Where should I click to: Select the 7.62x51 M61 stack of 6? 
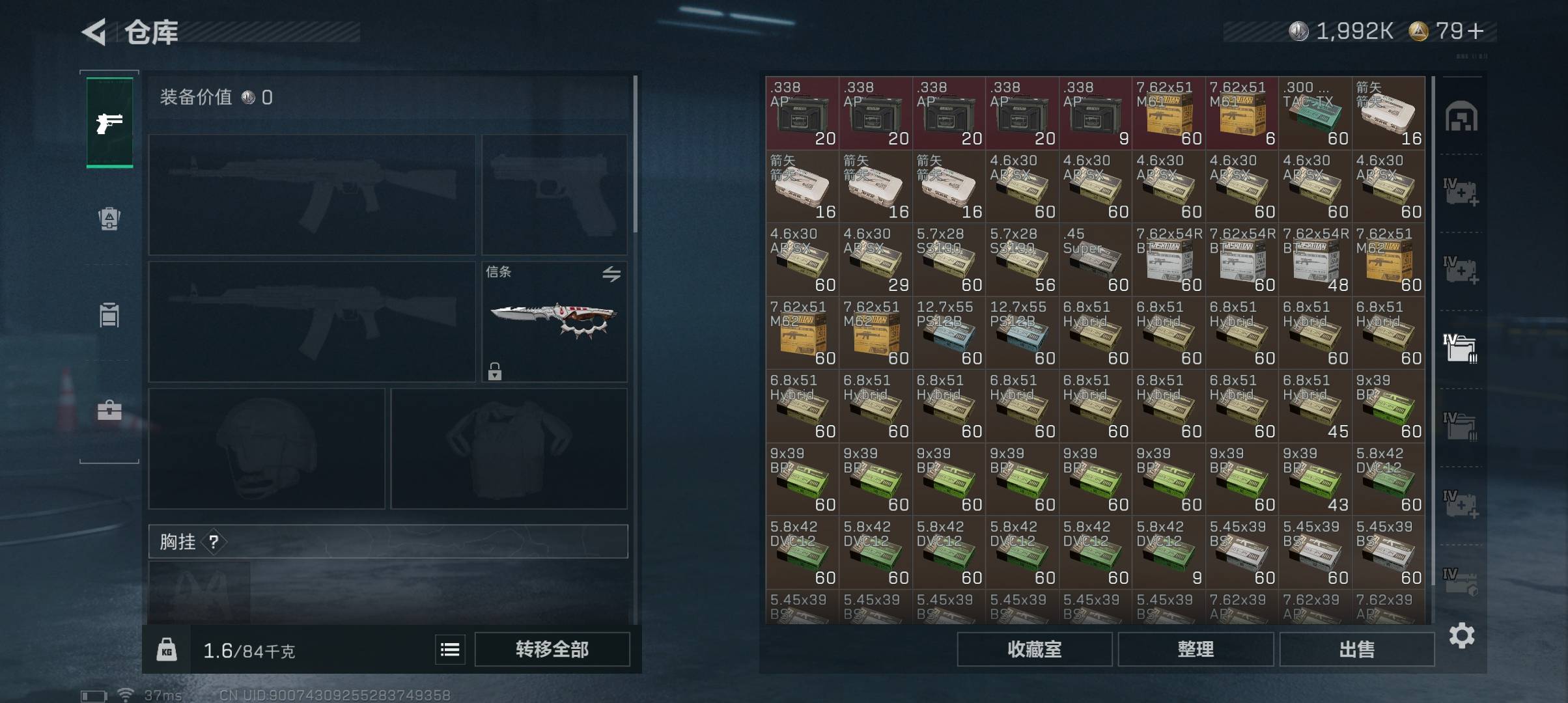(1242, 113)
